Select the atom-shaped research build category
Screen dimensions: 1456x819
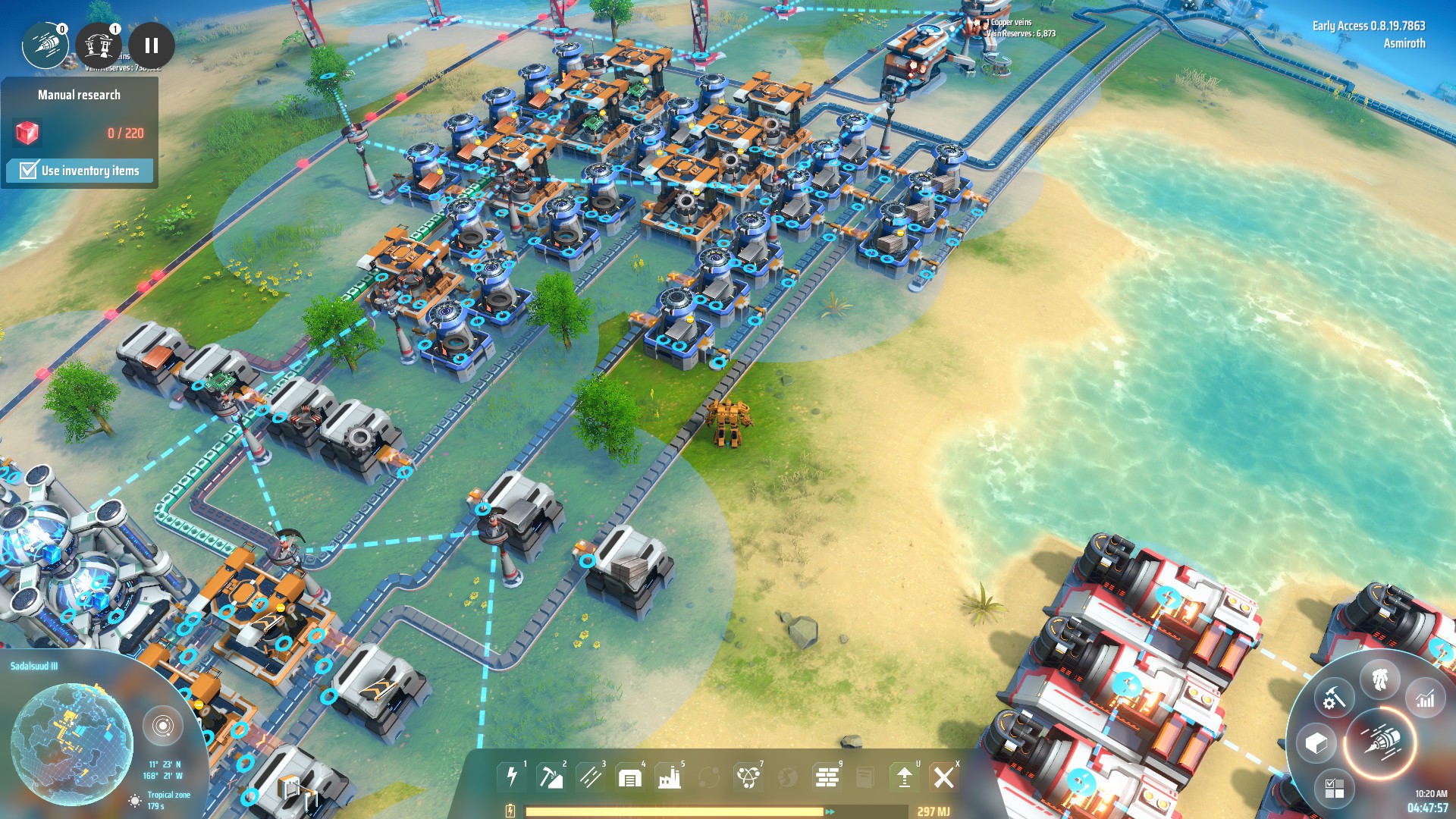click(748, 777)
